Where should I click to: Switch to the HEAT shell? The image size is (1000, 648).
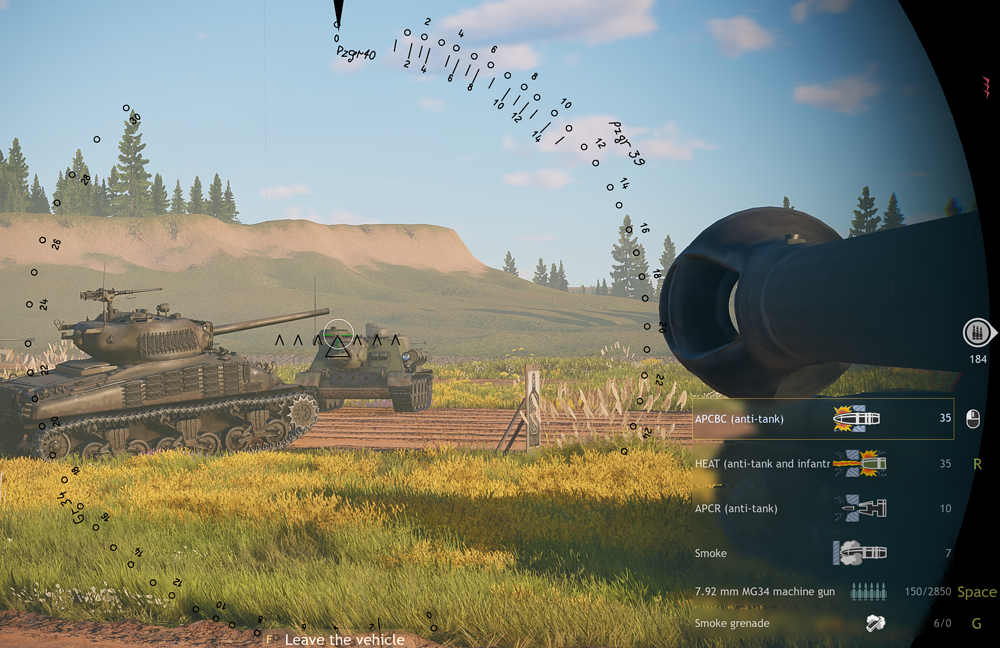pyautogui.click(x=822, y=464)
